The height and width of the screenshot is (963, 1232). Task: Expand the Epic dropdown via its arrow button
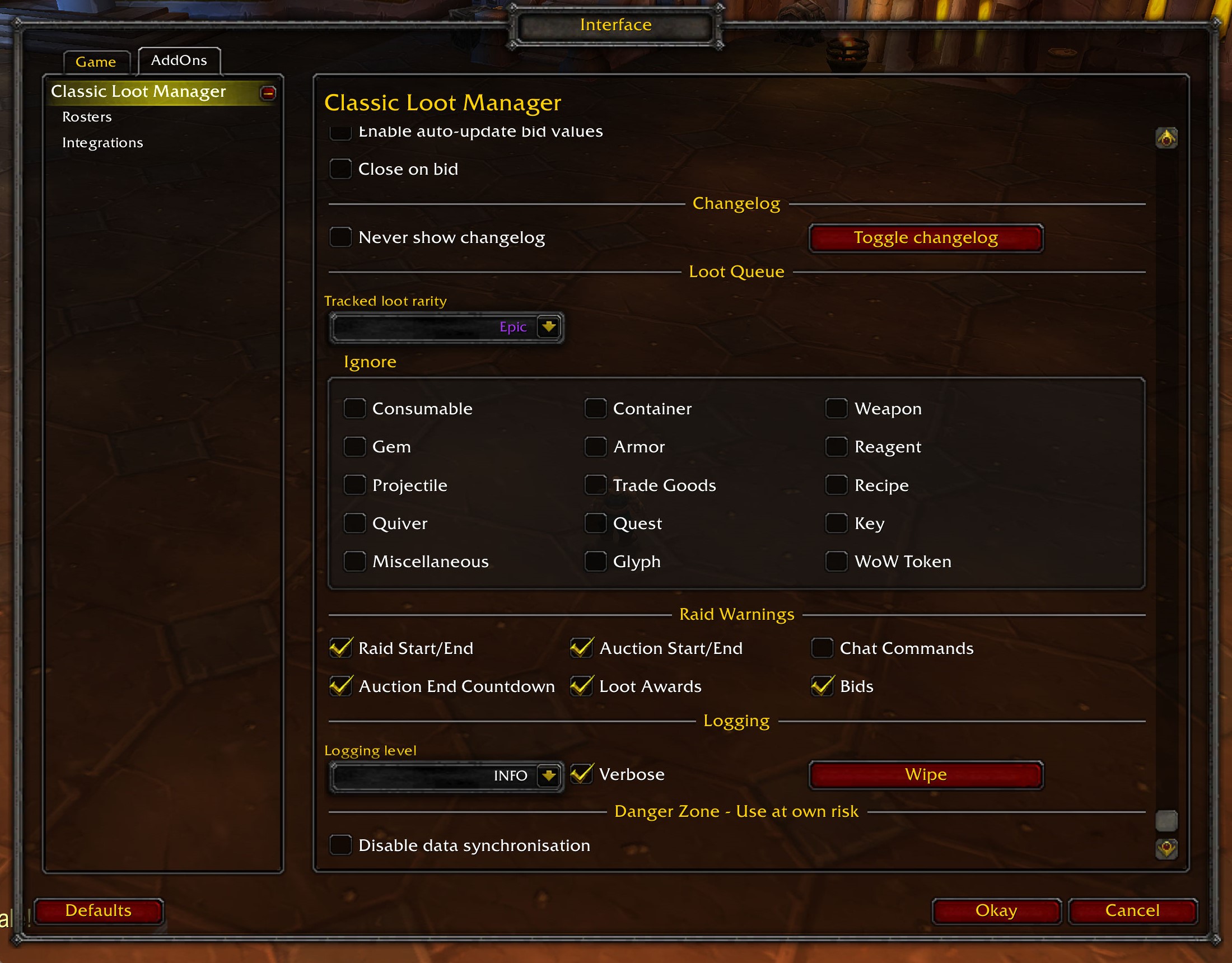click(548, 326)
